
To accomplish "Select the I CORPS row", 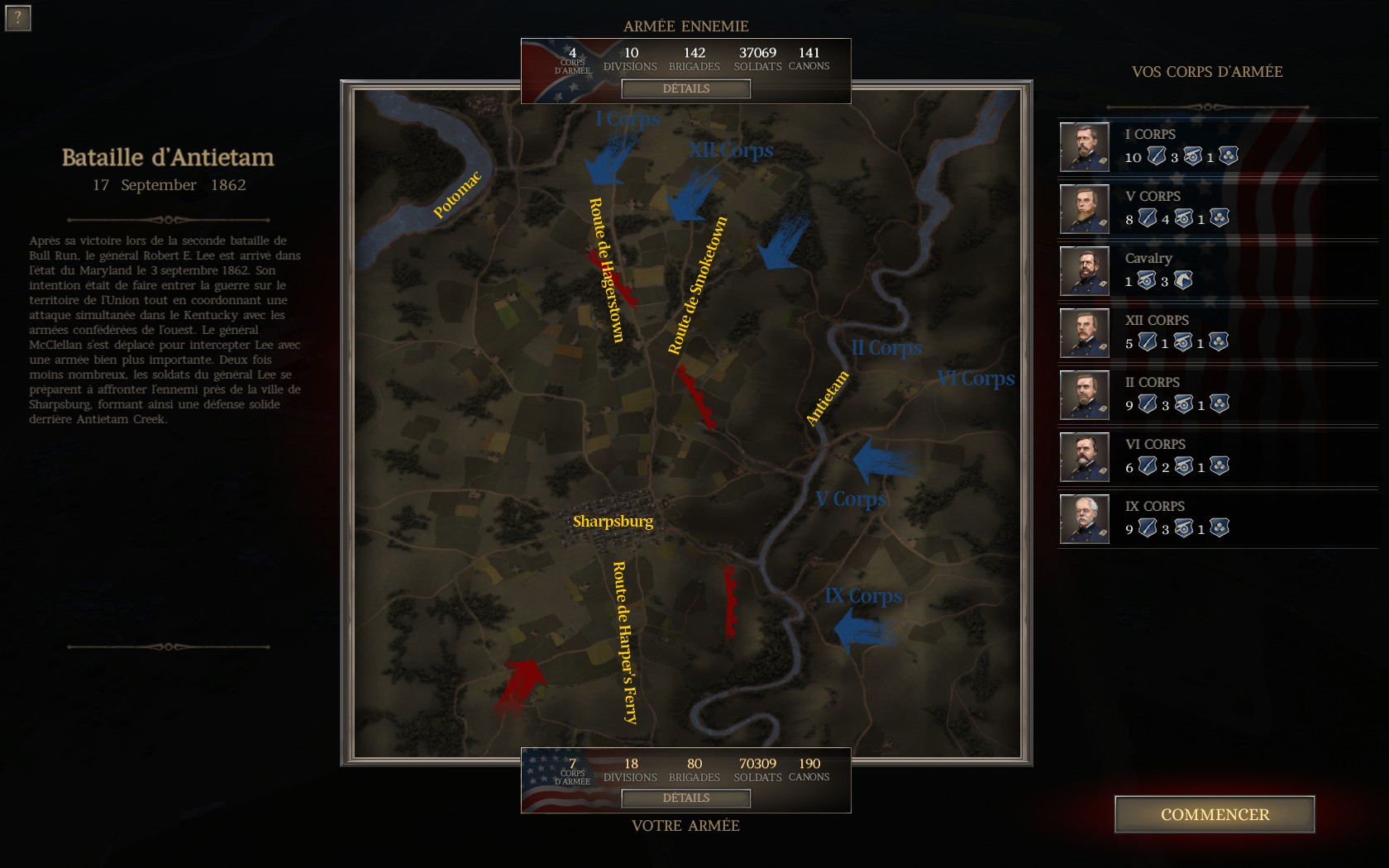I will click(1215, 147).
